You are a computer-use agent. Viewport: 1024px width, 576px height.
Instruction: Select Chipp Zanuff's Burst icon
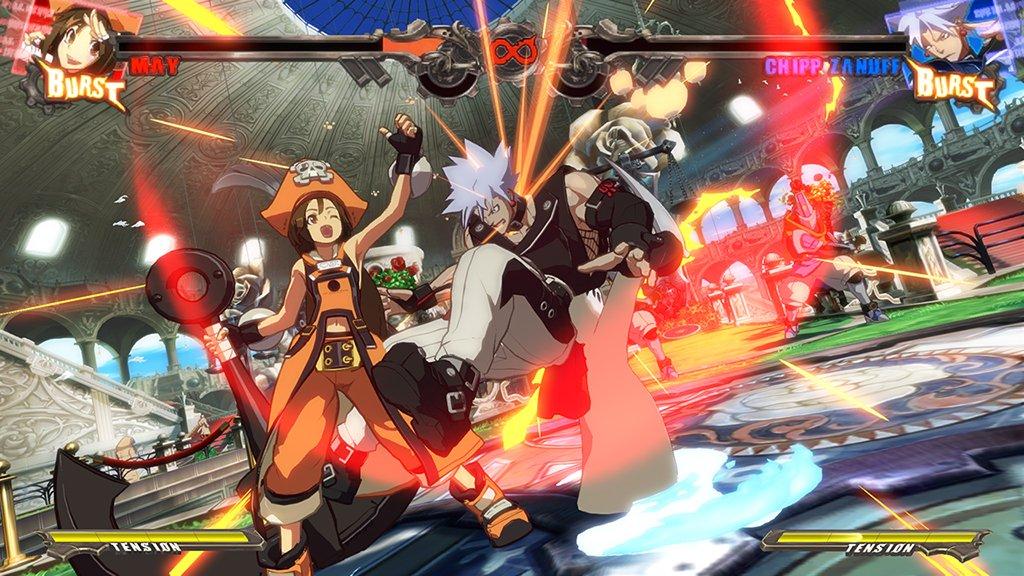[951, 87]
